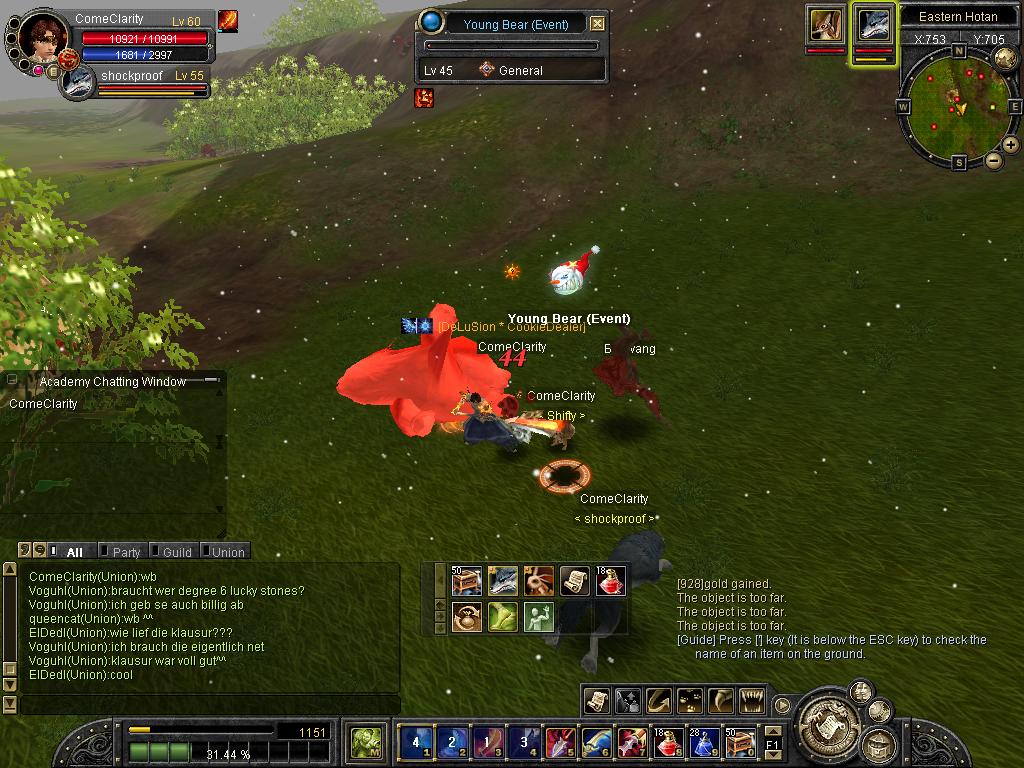This screenshot has width=1024, height=768.
Task: Click the green boot icon in the floating bar
Action: coord(503,616)
